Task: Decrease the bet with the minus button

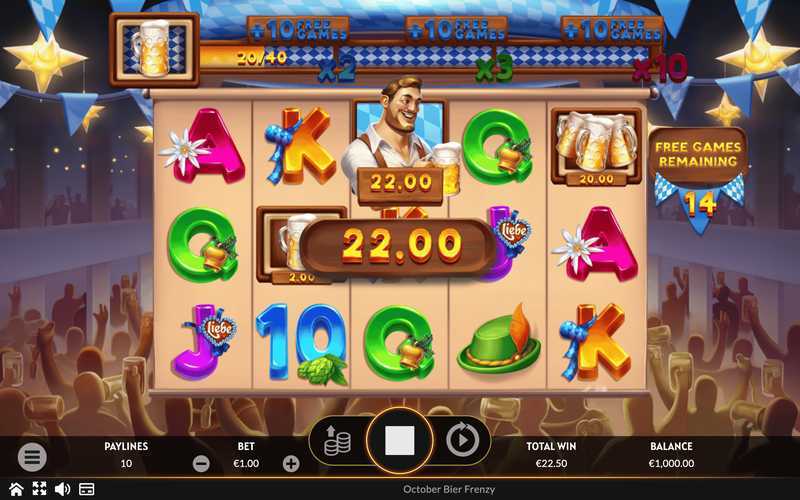Action: [201, 464]
